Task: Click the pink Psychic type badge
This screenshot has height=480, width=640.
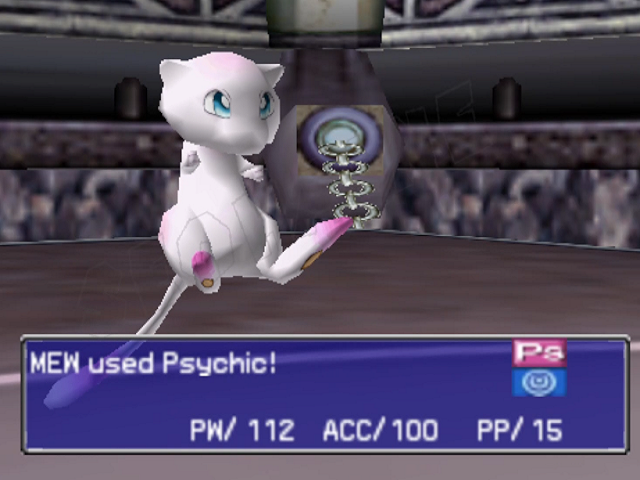Action: [539, 353]
